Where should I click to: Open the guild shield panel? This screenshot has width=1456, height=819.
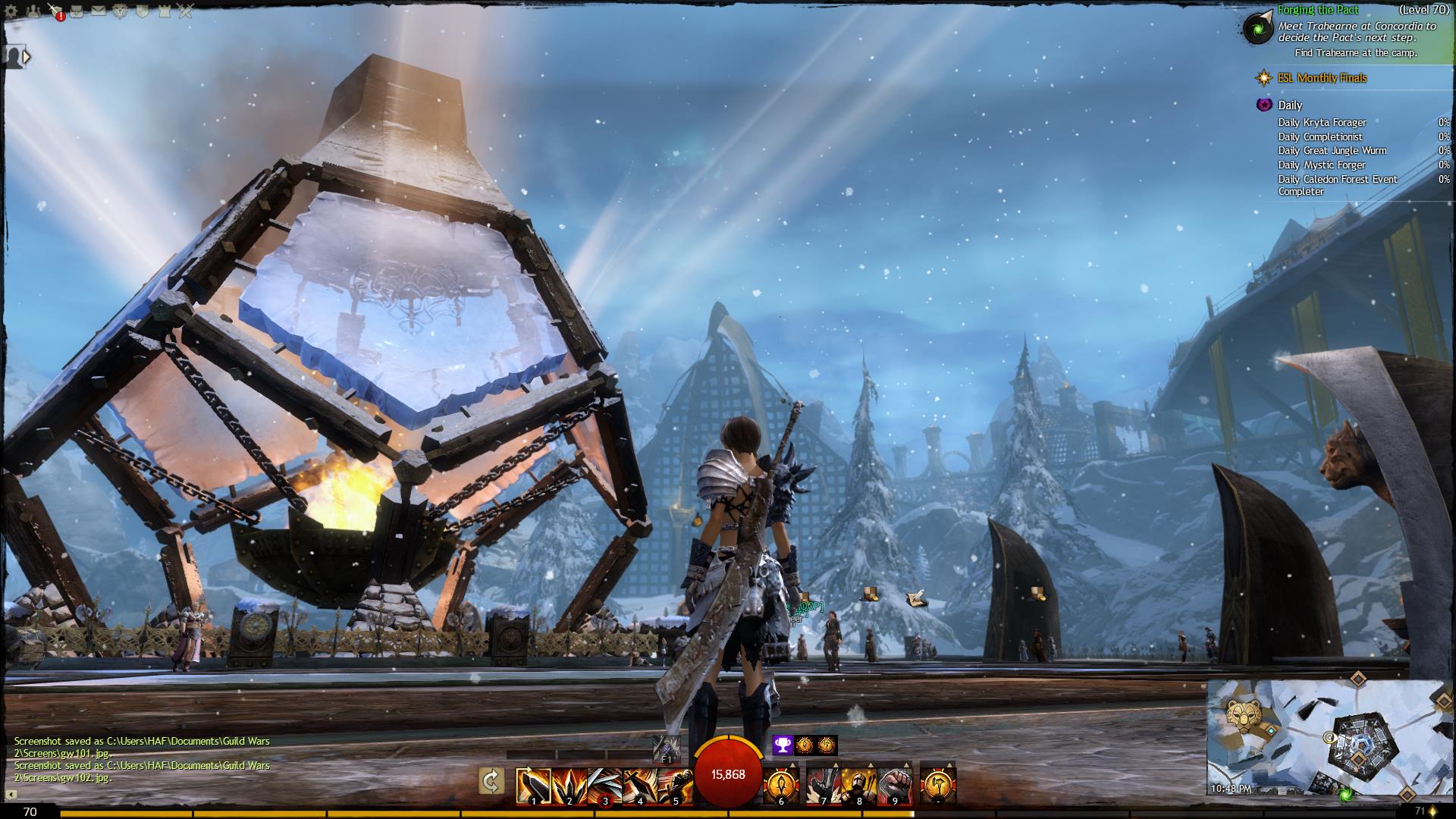(142, 11)
